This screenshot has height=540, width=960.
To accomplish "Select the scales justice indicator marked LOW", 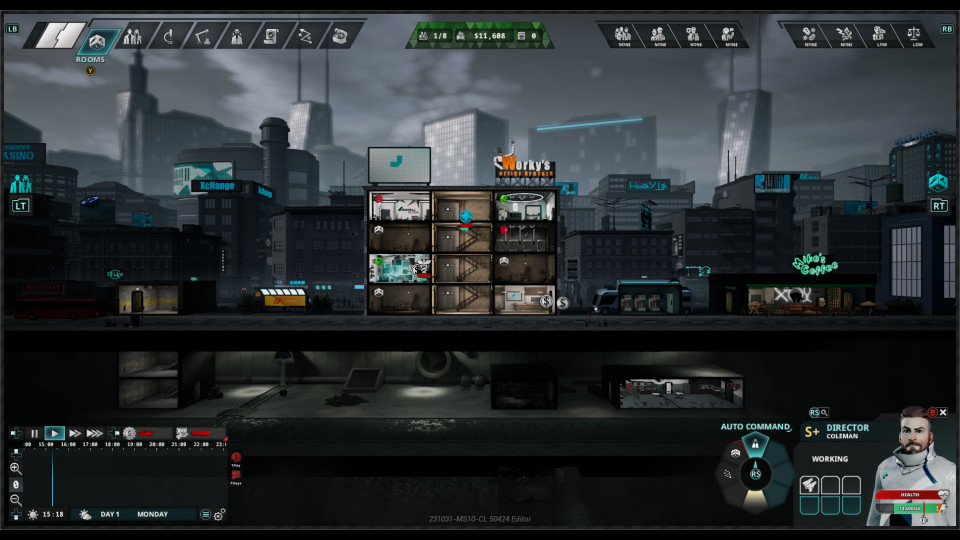I will (x=915, y=35).
